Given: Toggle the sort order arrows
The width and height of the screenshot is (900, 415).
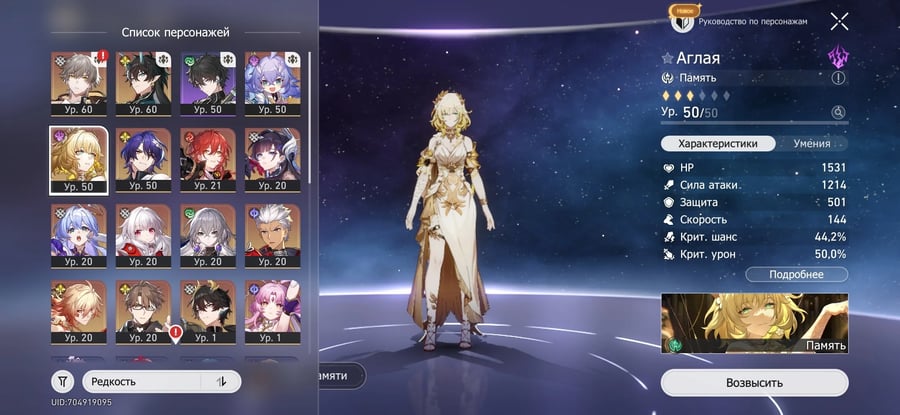Looking at the screenshot, I should [x=221, y=381].
